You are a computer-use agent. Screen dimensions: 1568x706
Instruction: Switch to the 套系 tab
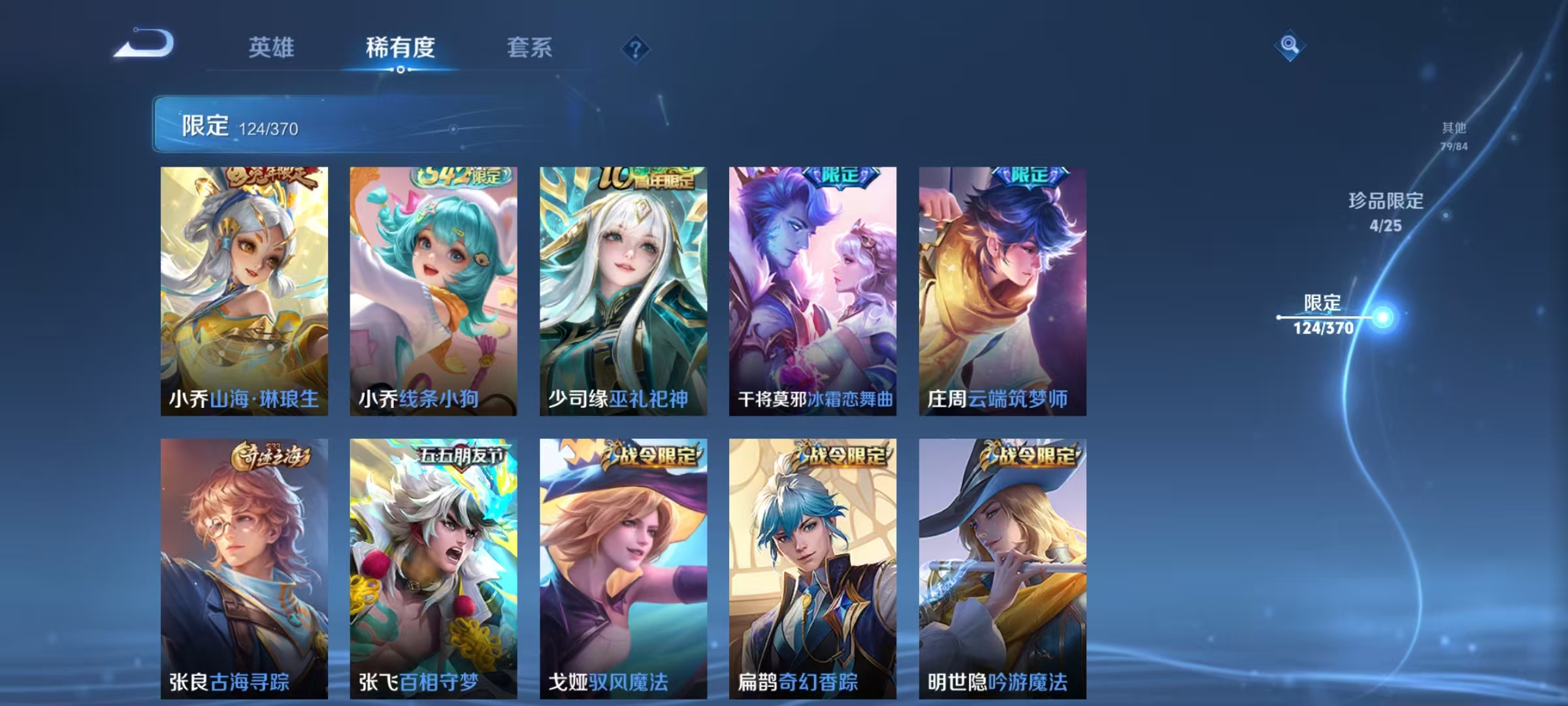[529, 48]
